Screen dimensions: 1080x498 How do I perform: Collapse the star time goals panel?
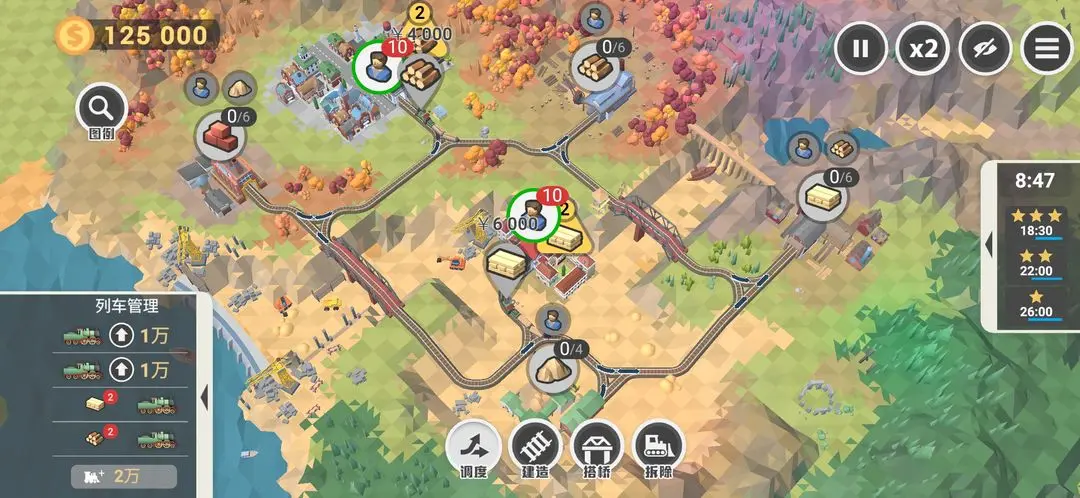989,244
